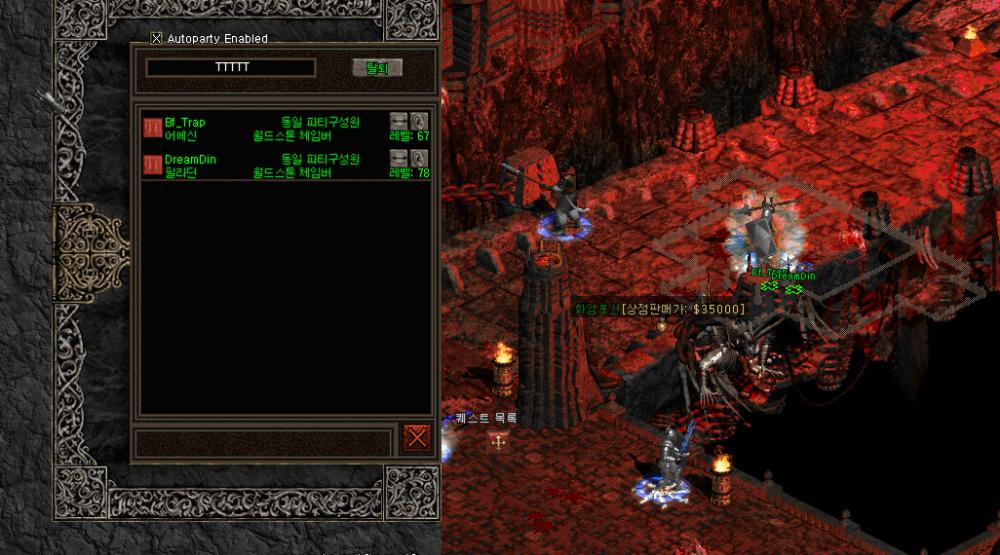The image size is (1000, 555).
Task: Select the DreamDin player row
Action: 270,165
